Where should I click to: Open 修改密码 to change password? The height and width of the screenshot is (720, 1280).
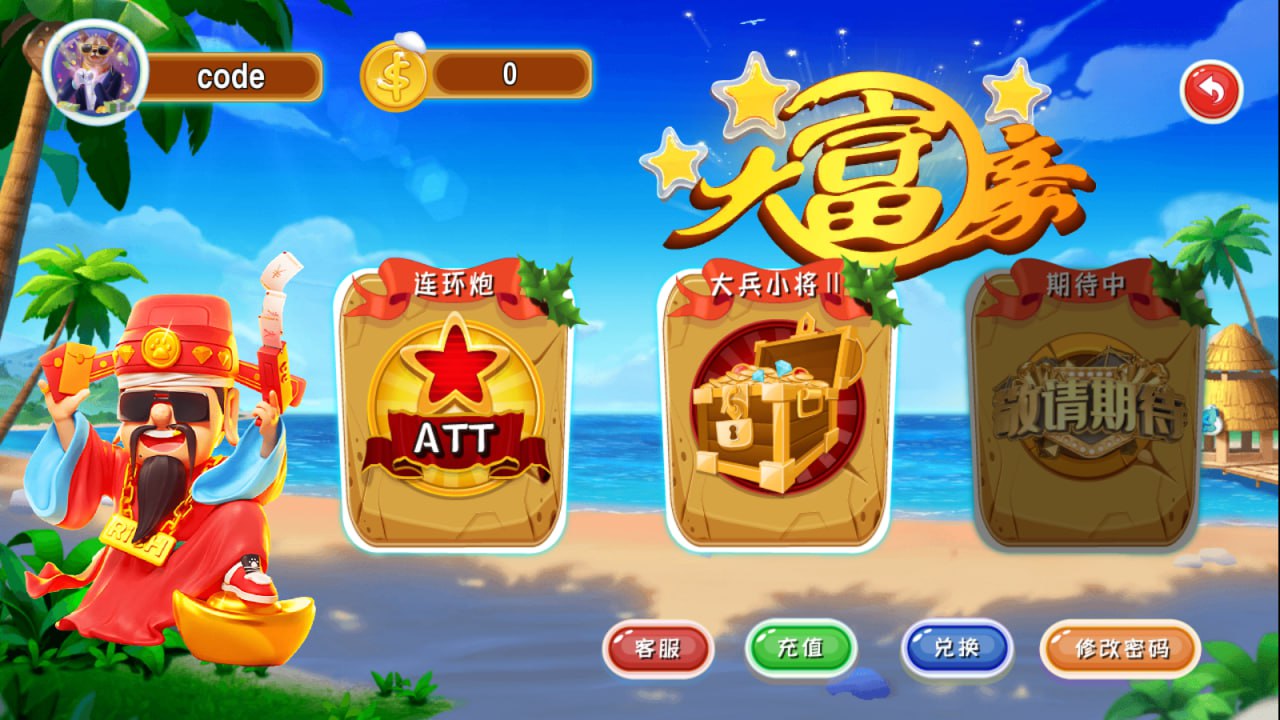[1119, 649]
